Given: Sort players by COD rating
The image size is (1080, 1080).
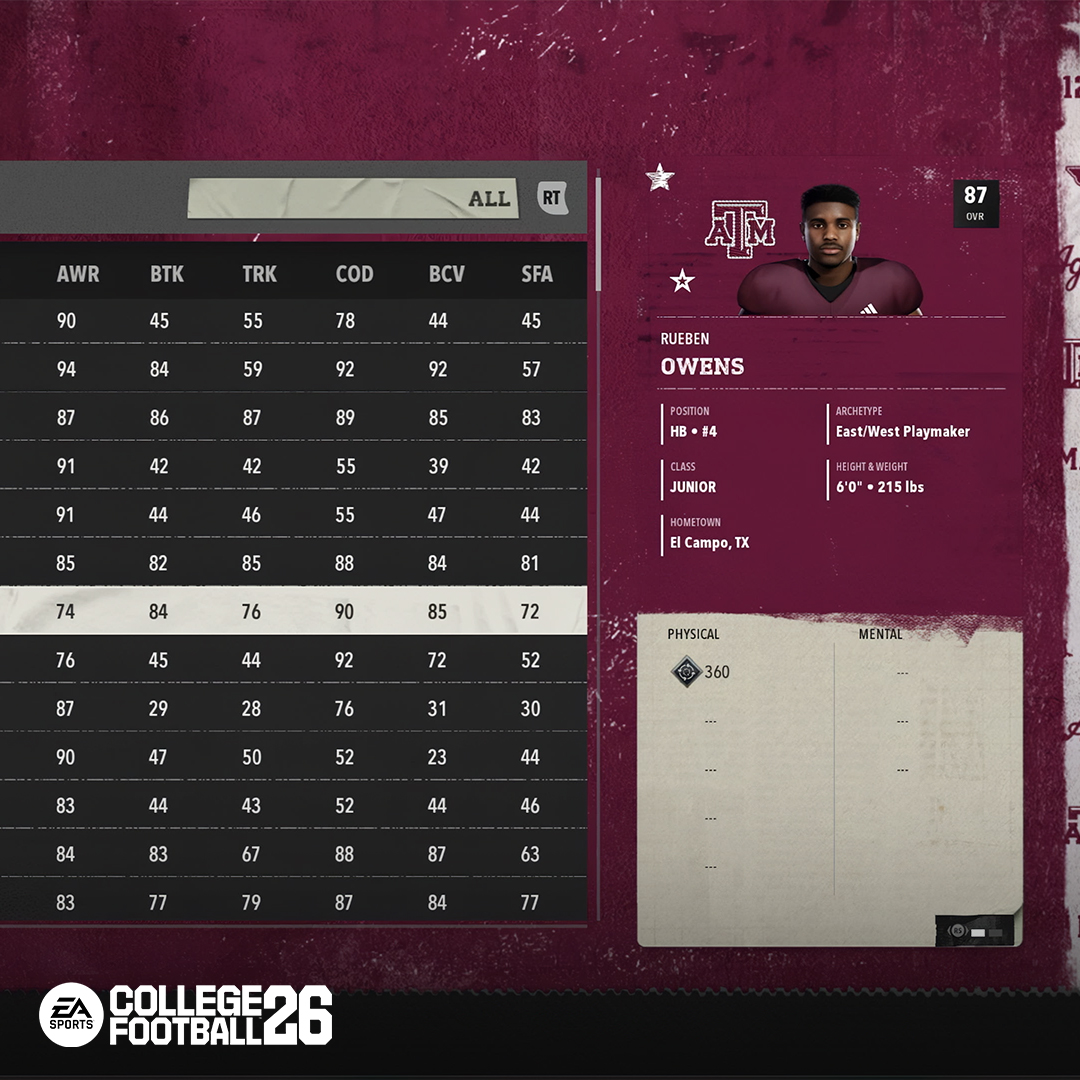Looking at the screenshot, I should point(354,273).
